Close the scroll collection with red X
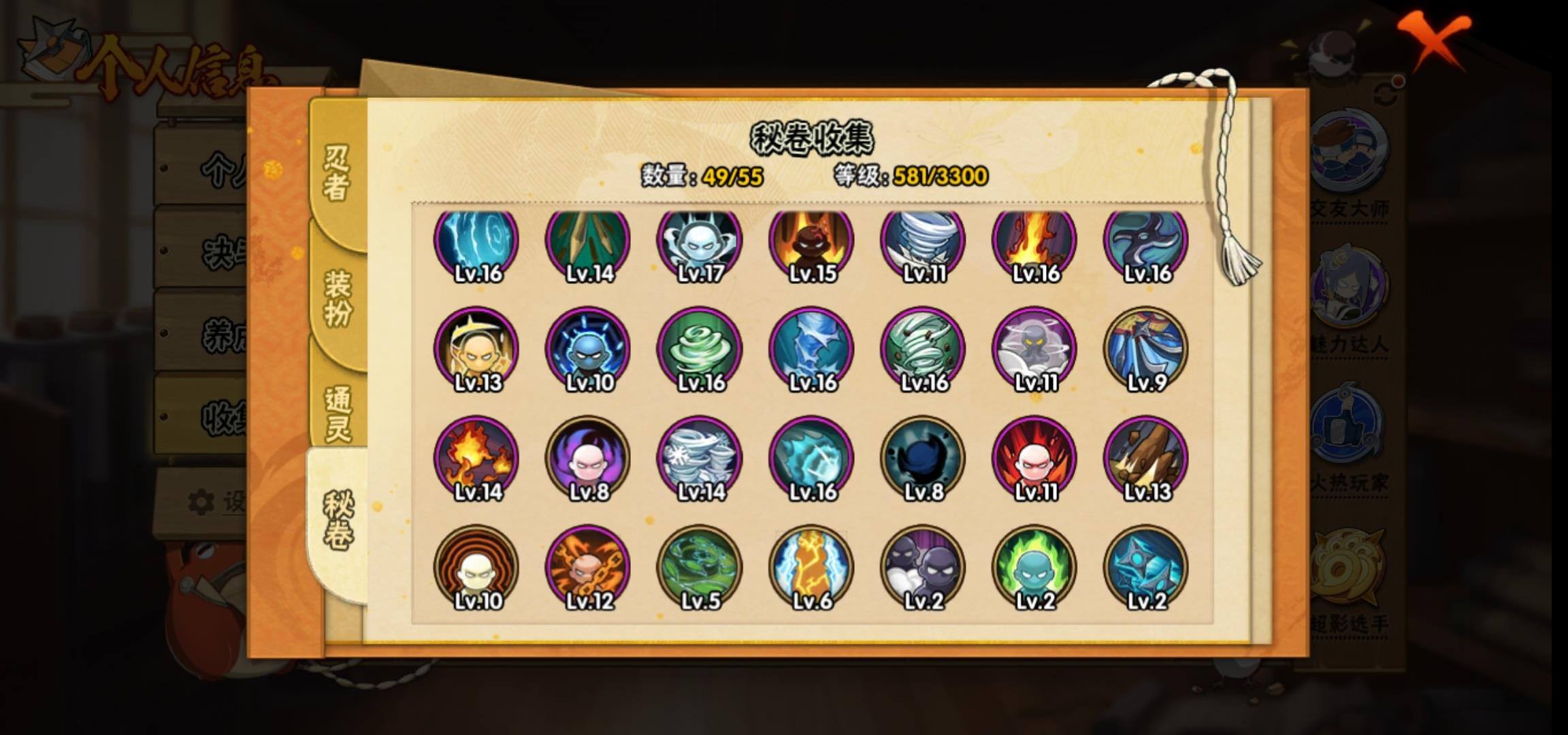 point(1435,39)
